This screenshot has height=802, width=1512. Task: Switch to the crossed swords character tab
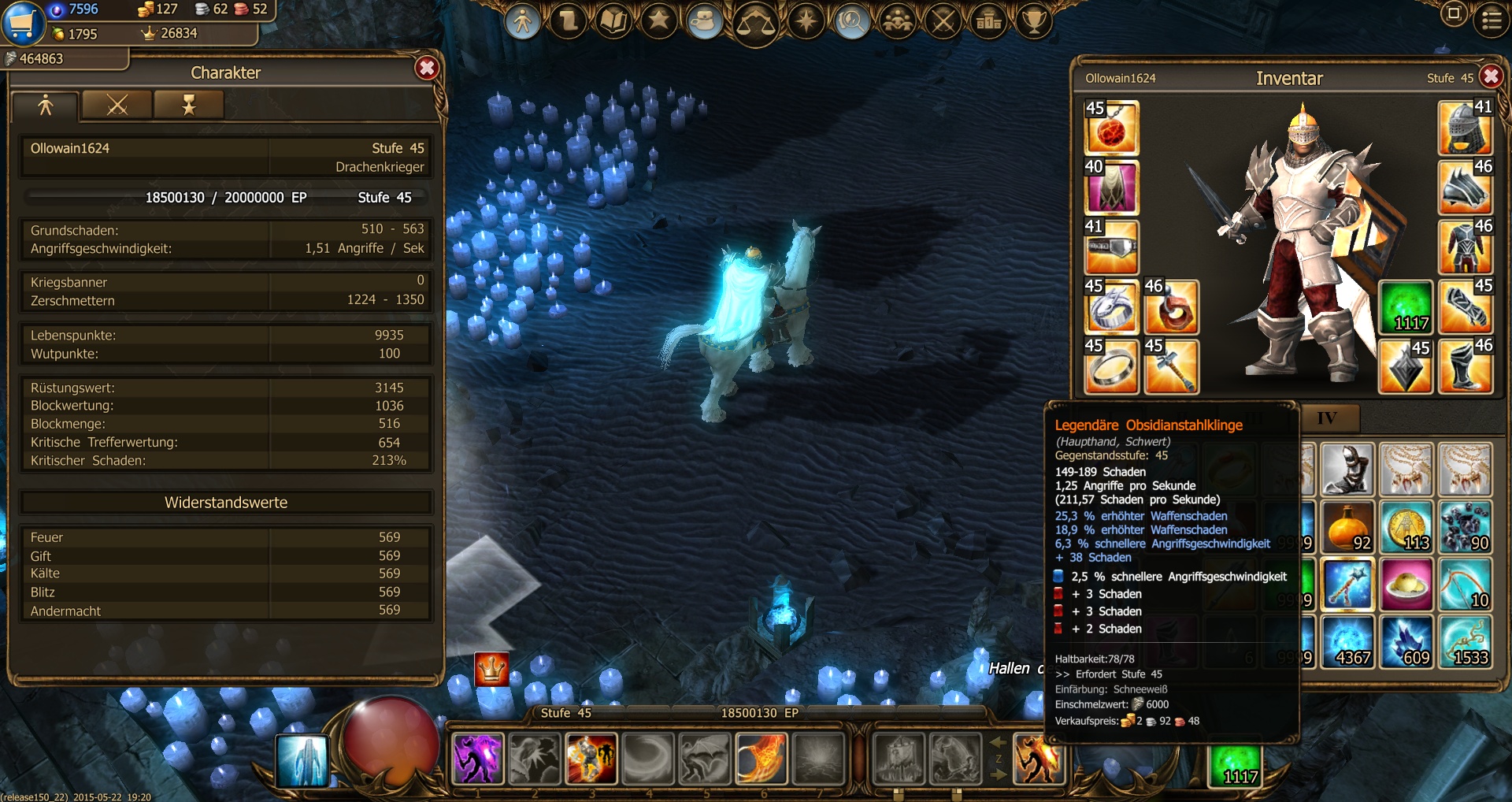(117, 105)
